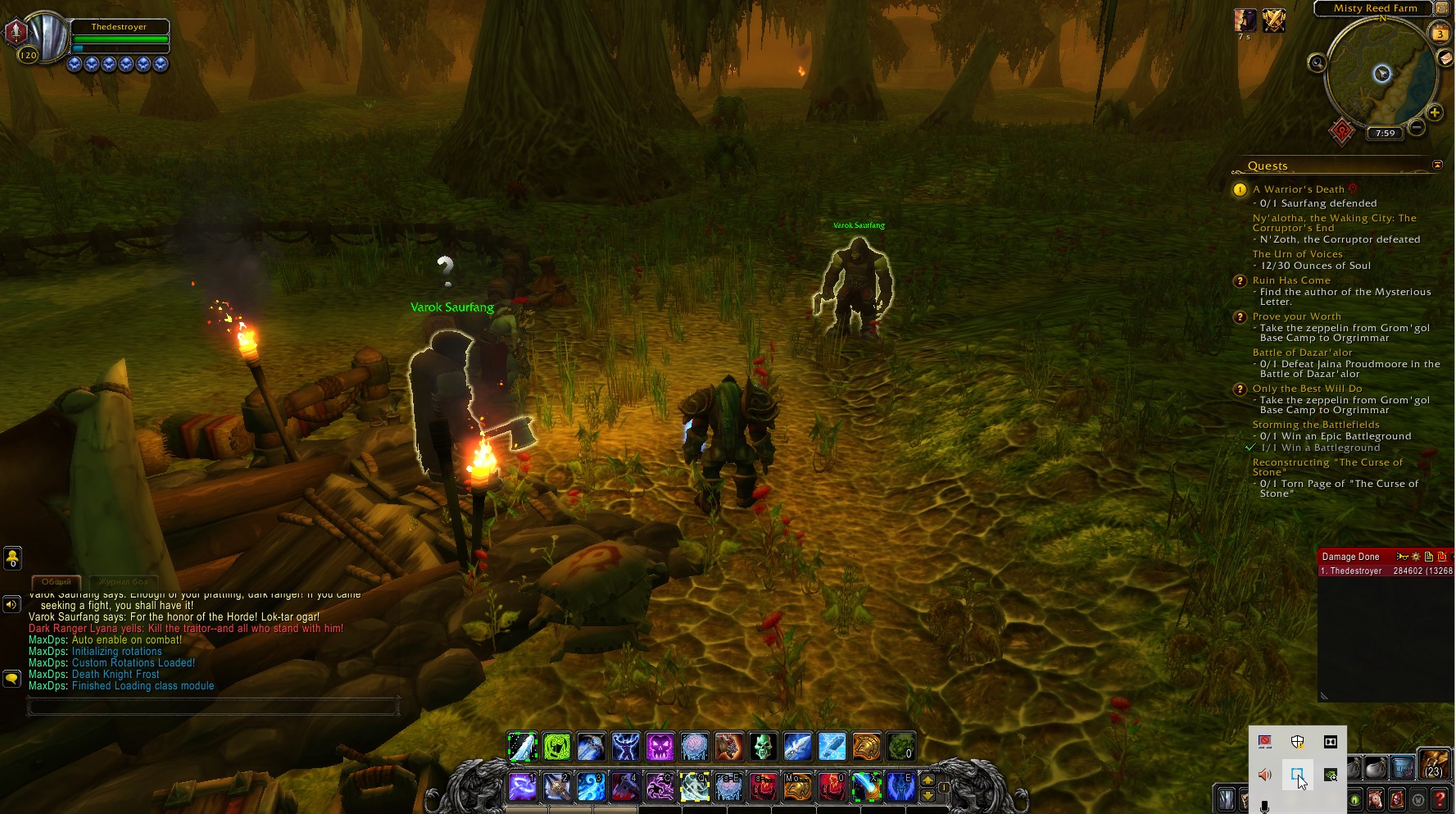The height and width of the screenshot is (814, 1456).
Task: Use the purple skull ability on upper bar
Action: [x=660, y=747]
